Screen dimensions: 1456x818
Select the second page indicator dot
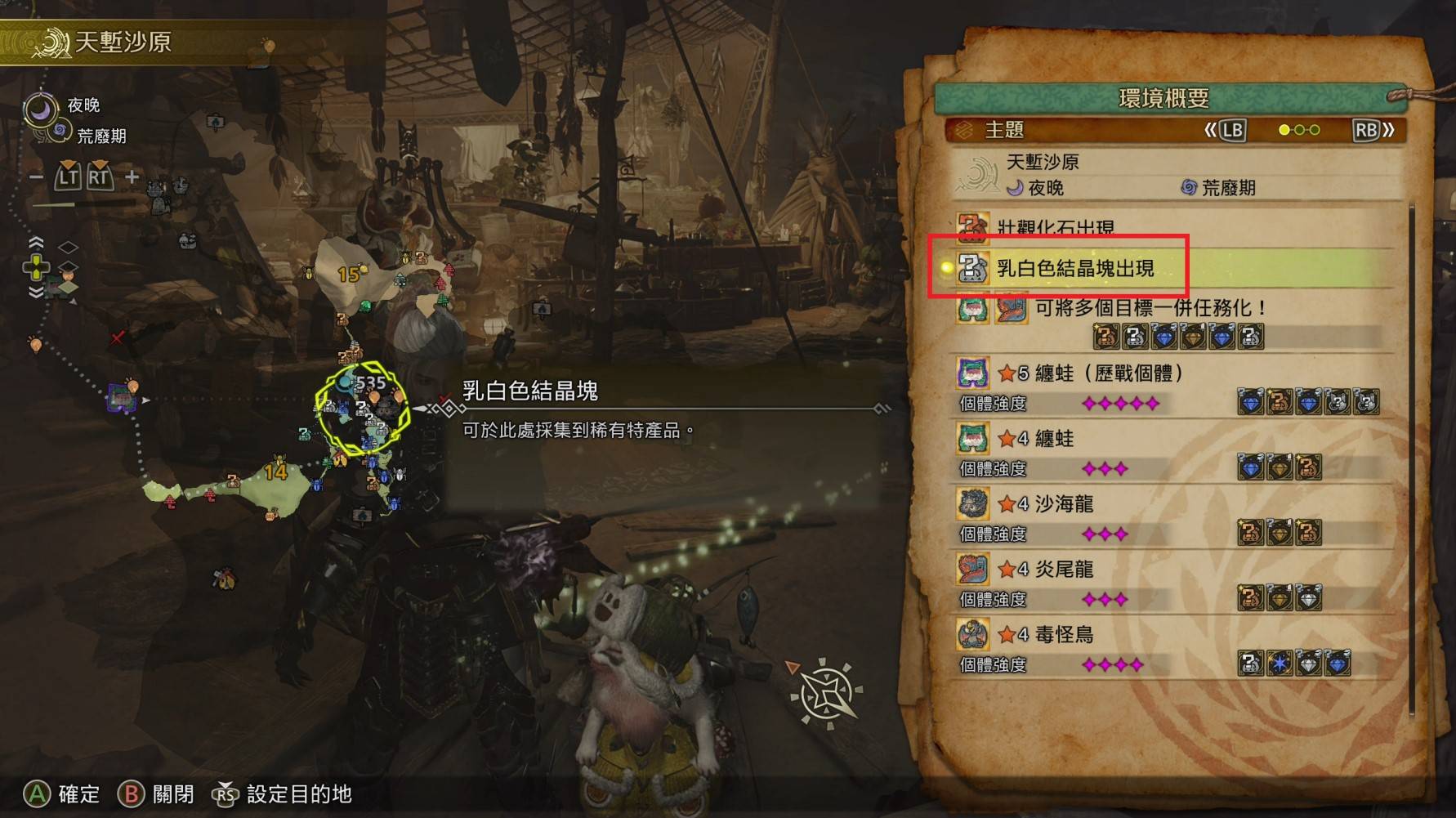[1299, 130]
